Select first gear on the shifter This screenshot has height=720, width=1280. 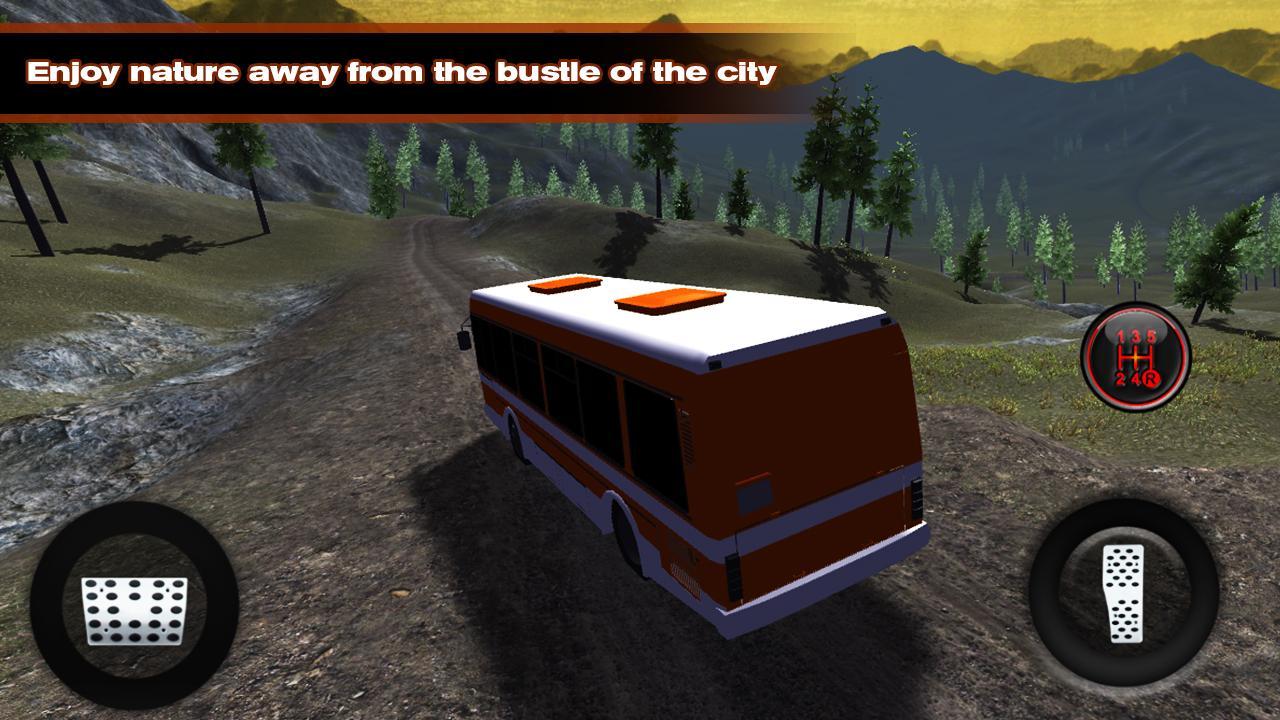click(1120, 335)
